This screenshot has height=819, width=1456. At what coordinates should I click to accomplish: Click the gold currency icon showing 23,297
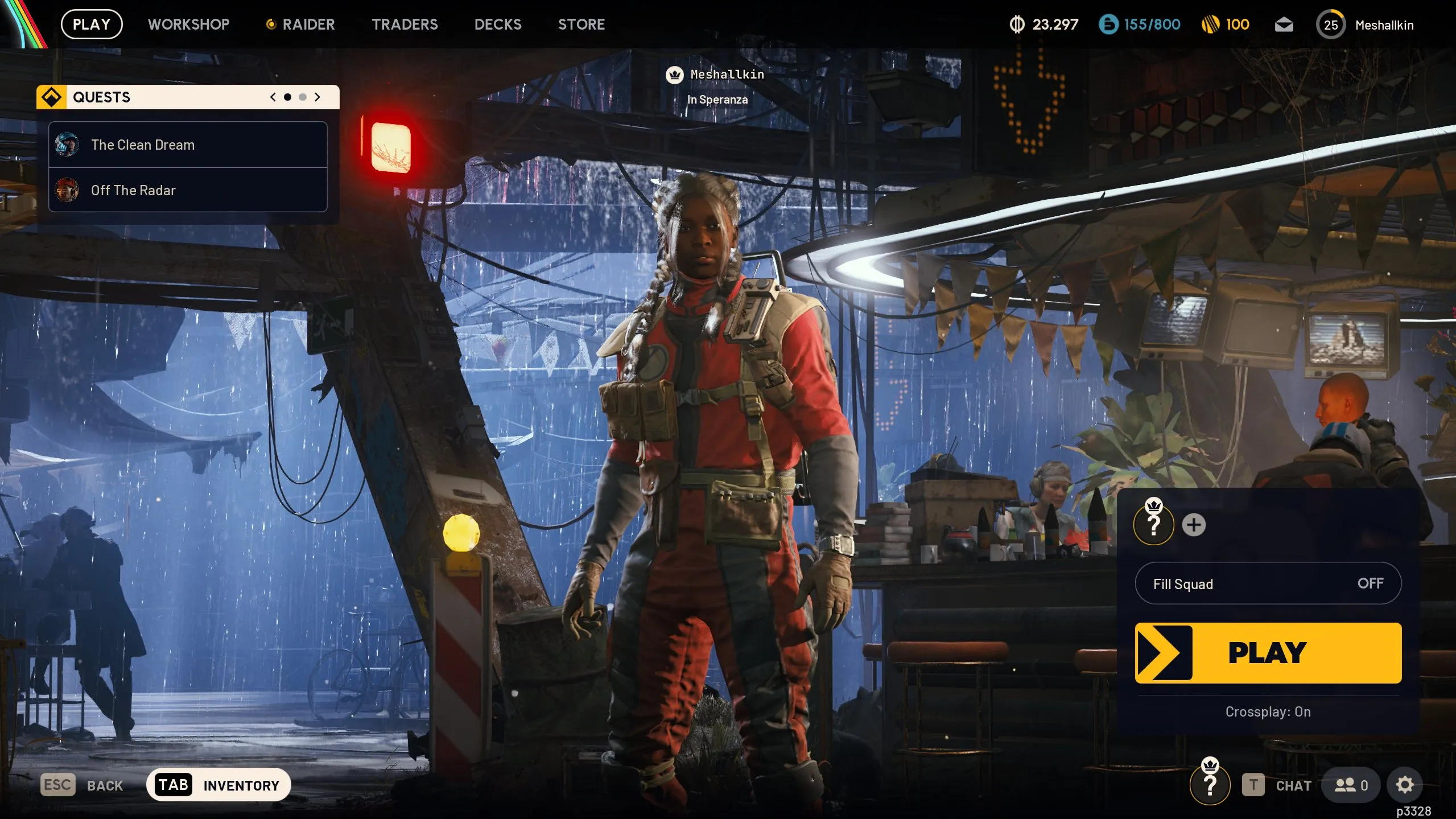[x=1017, y=24]
